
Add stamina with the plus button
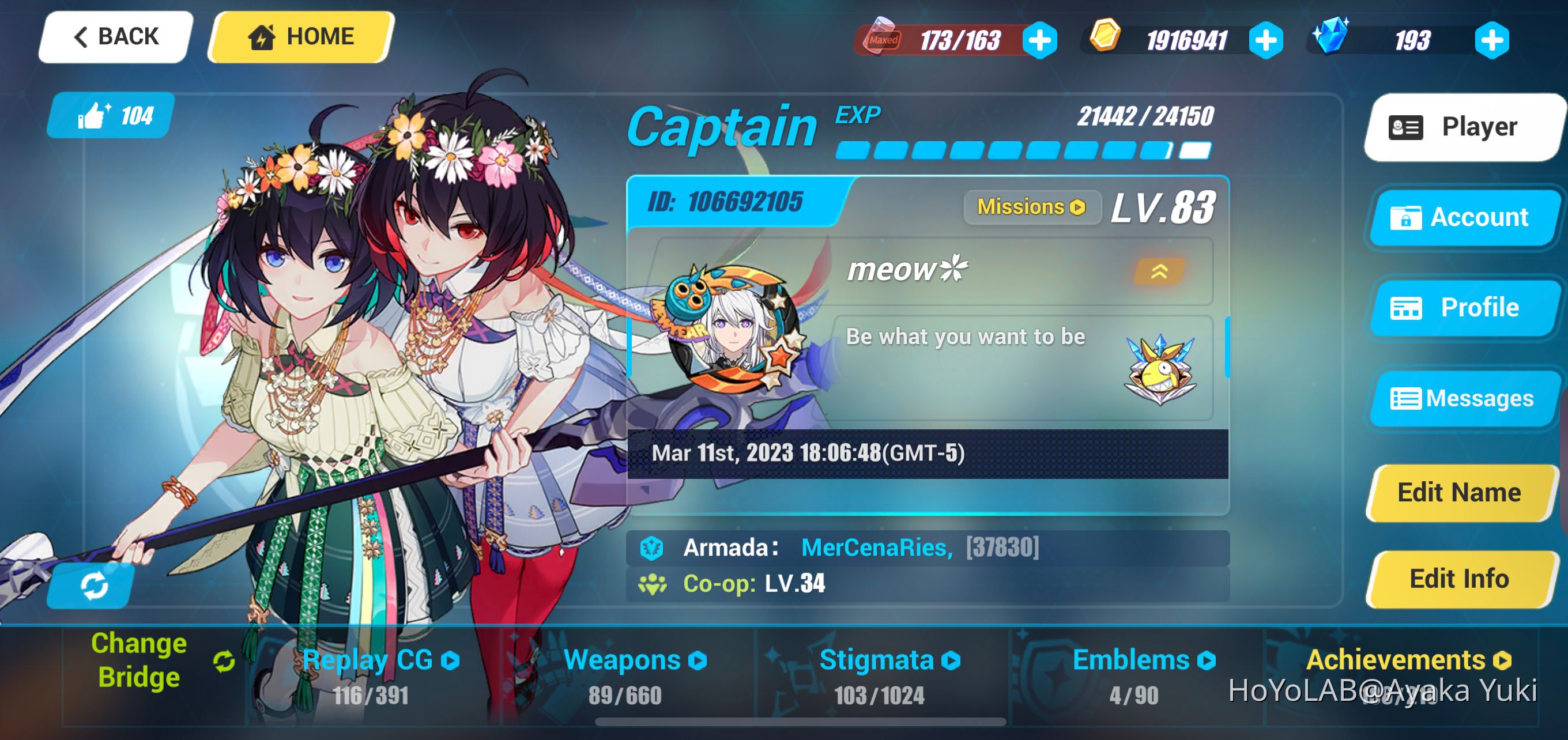1039,40
